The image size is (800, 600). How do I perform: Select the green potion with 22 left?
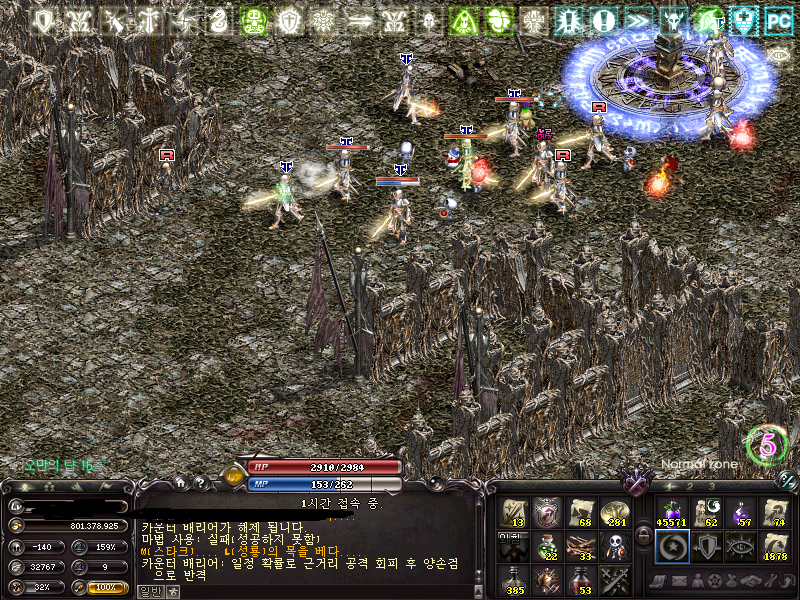[x=547, y=546]
